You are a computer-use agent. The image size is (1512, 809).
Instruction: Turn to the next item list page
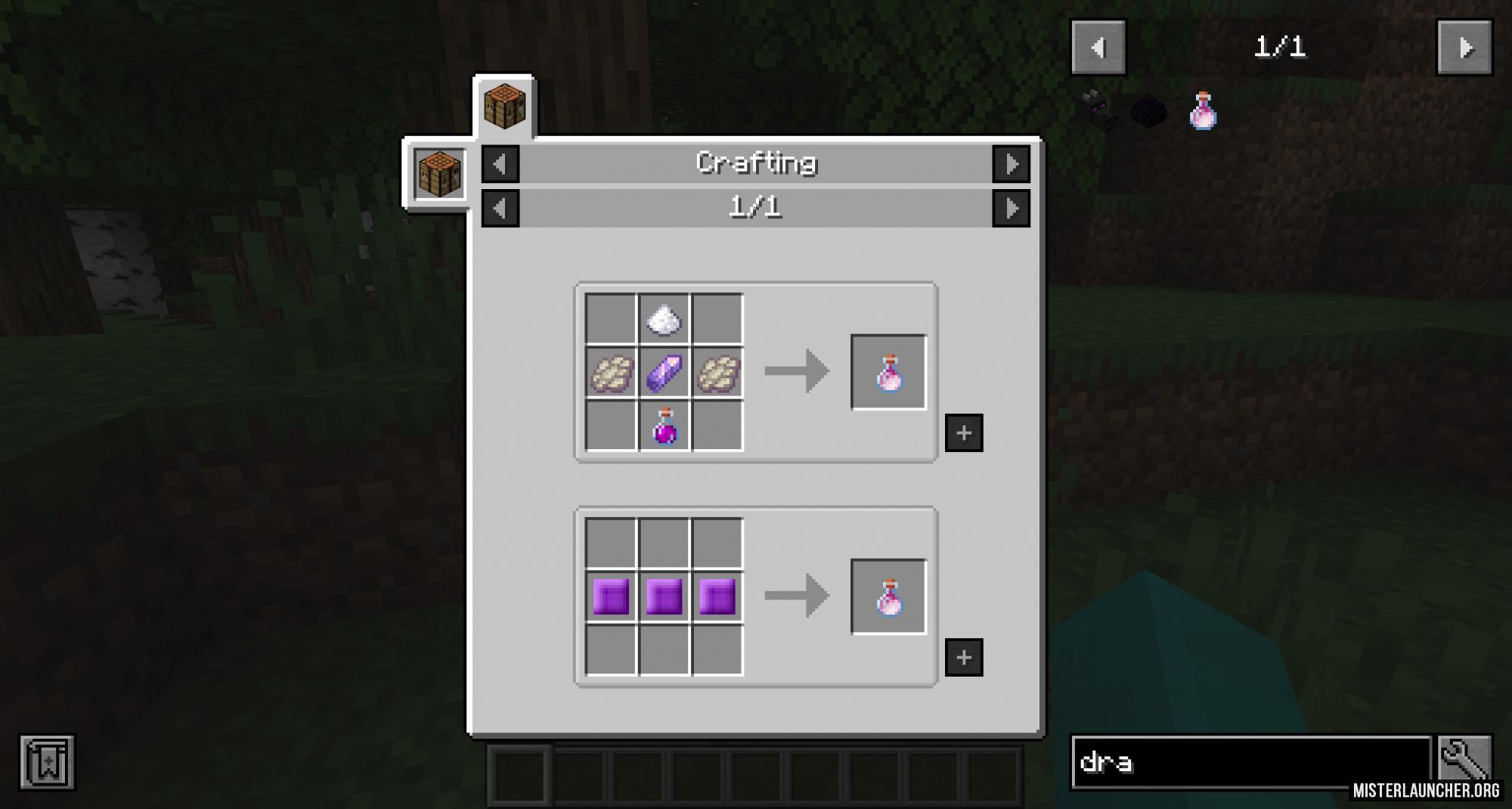click(1464, 48)
